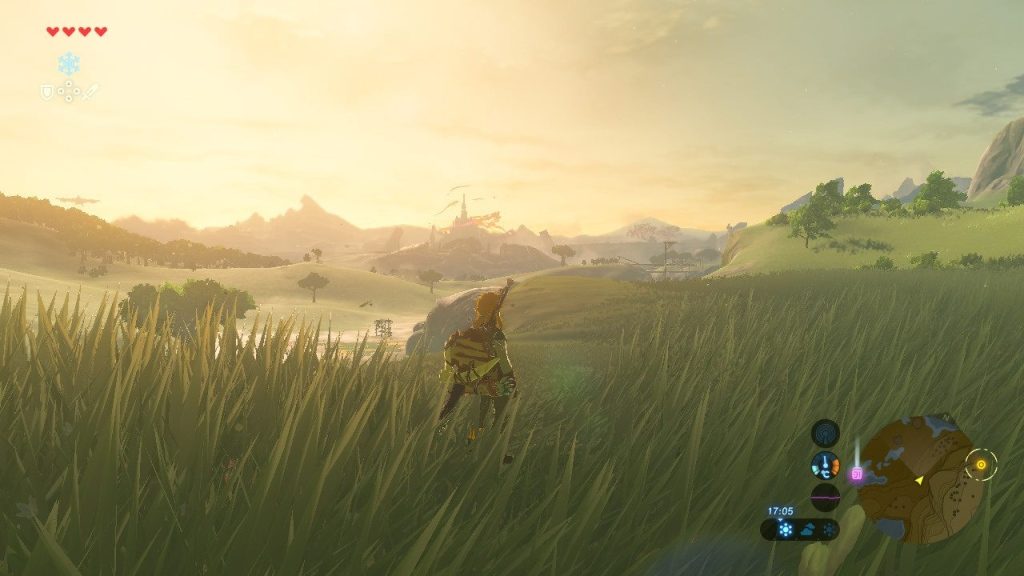Screen dimensions: 1024x576
Task: Select the cloudy icon in the weather forecast
Action: [x=808, y=530]
